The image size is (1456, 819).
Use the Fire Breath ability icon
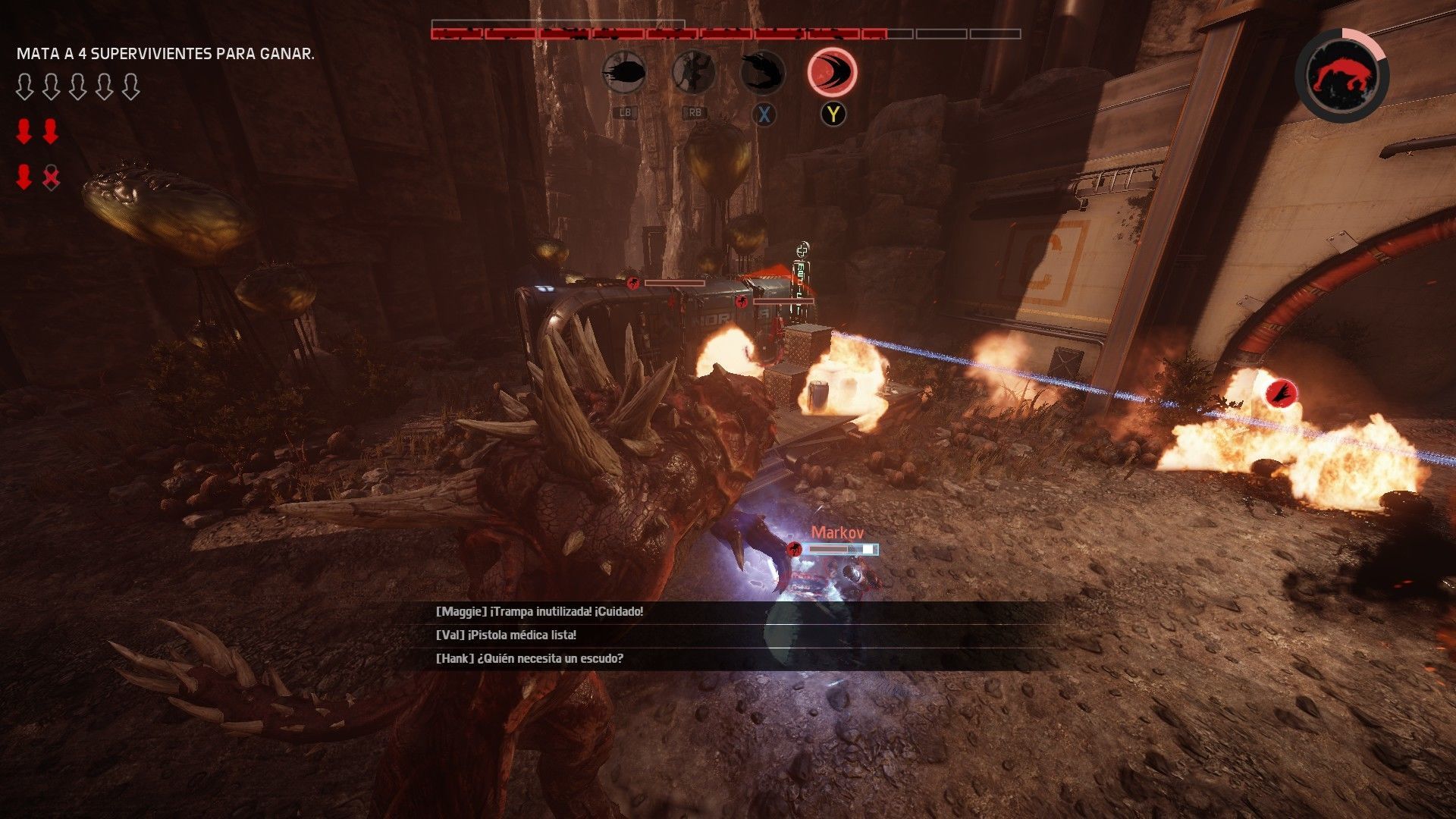[763, 74]
